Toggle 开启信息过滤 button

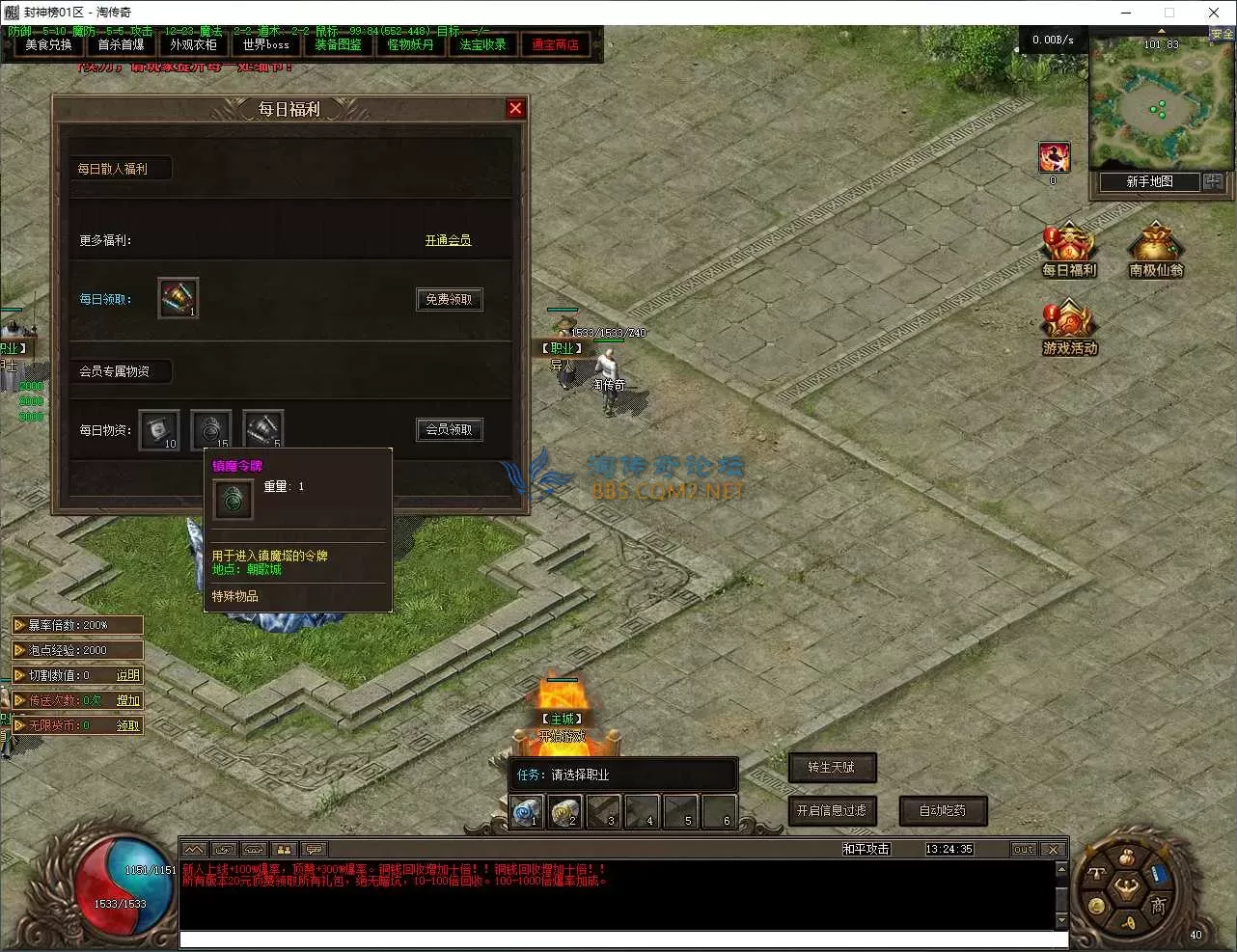pyautogui.click(x=832, y=811)
